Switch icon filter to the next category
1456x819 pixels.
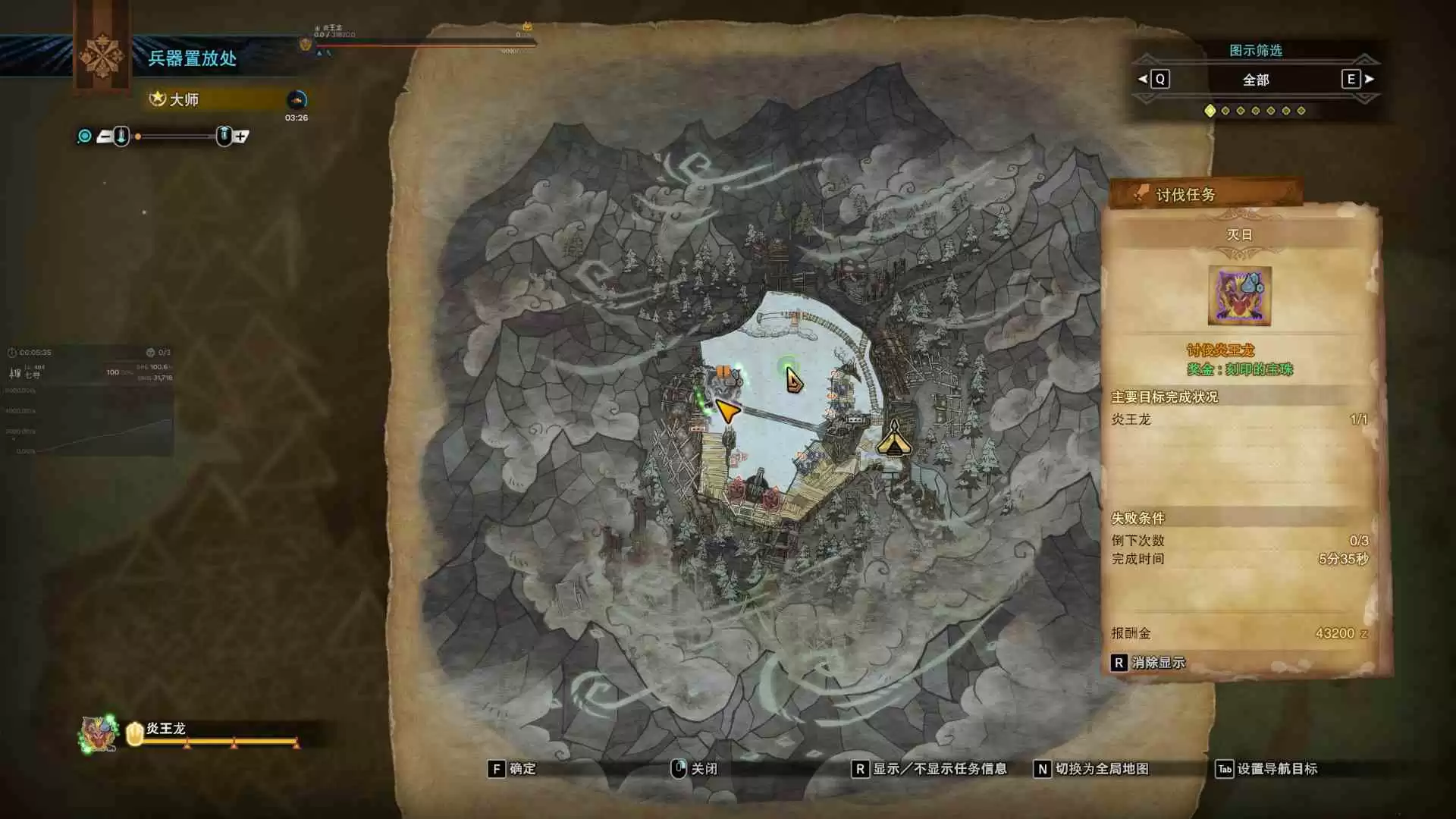[x=1358, y=79]
